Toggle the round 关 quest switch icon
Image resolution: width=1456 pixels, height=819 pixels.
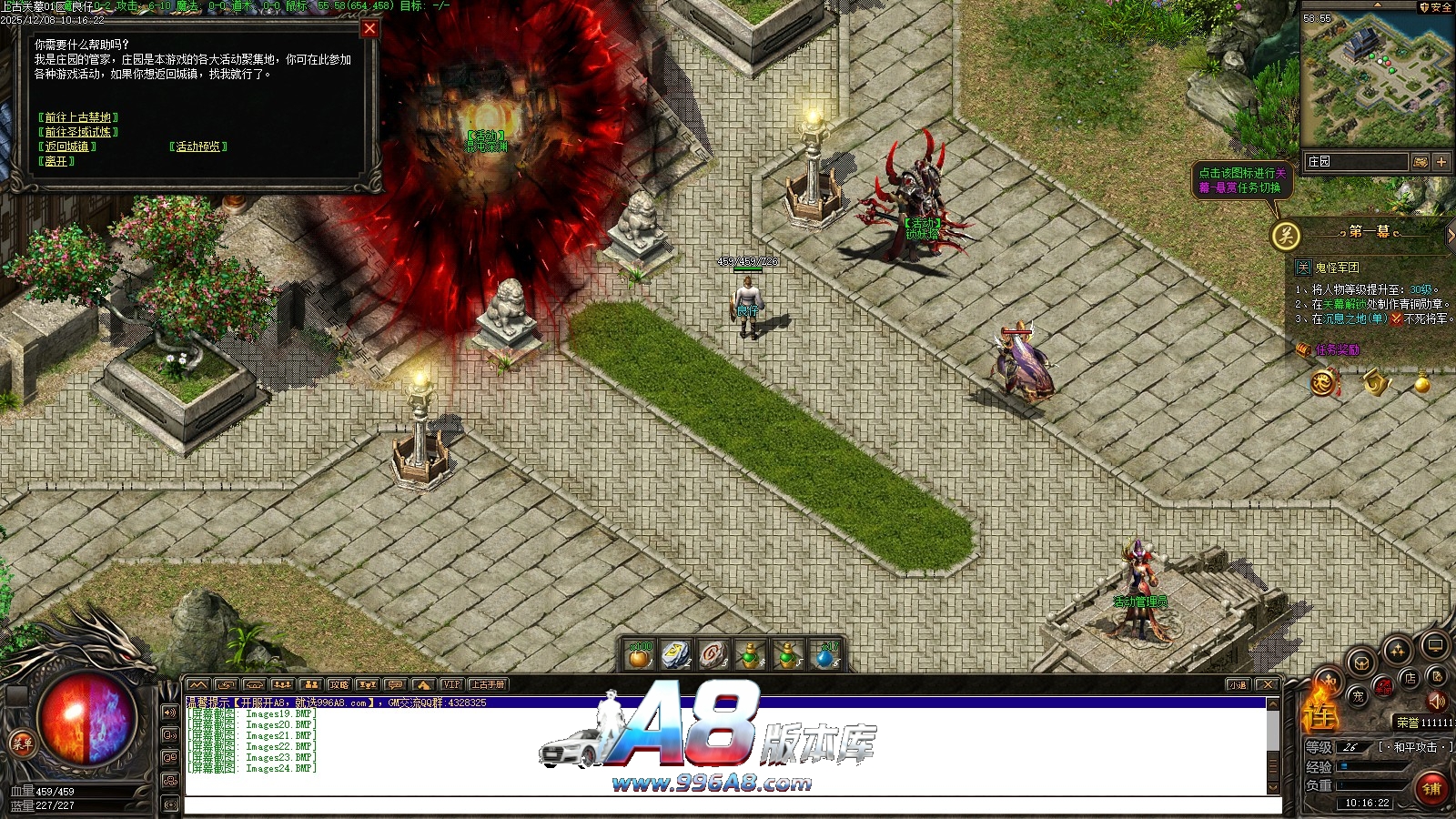(x=1285, y=236)
